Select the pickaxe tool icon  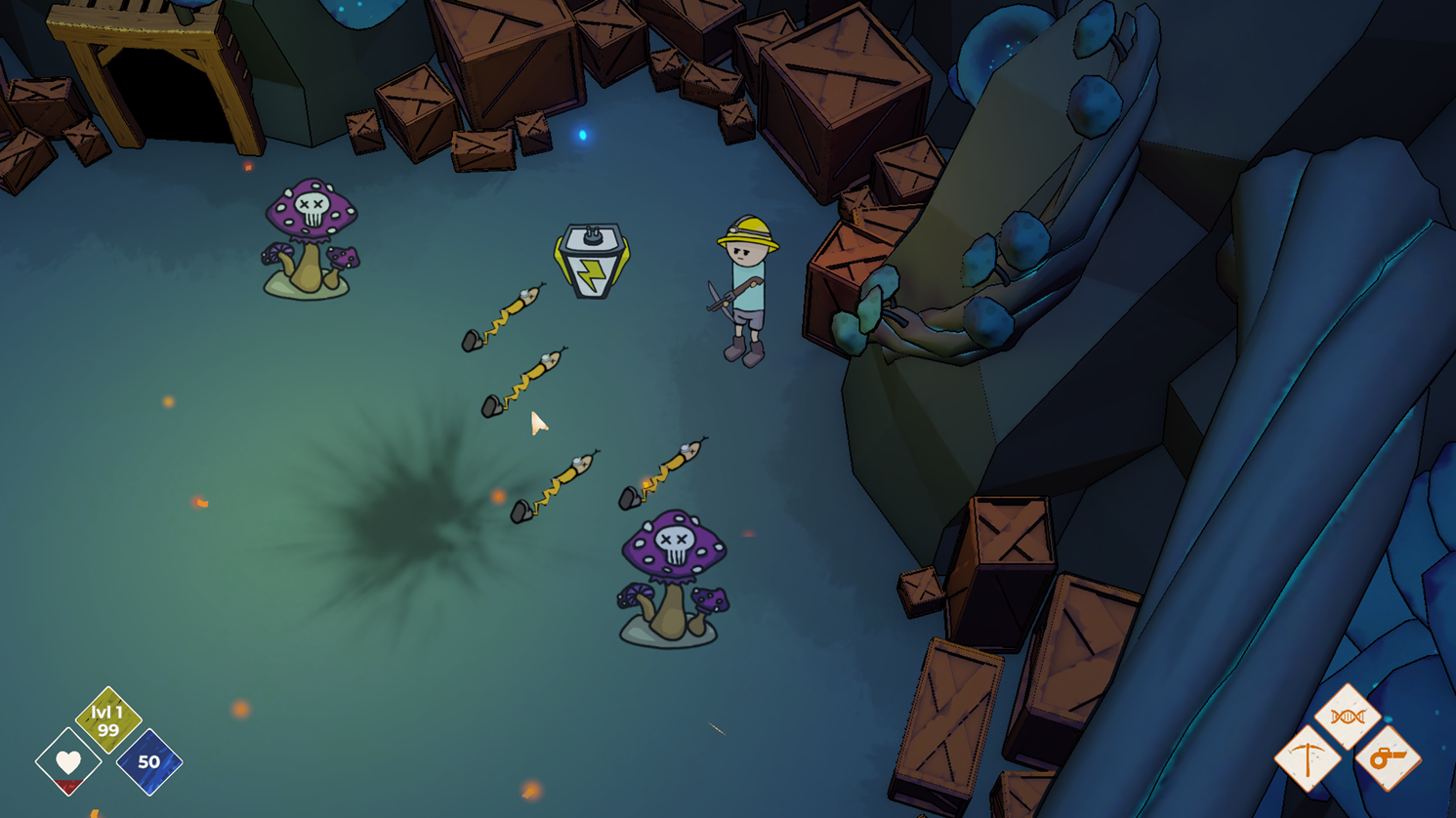point(1307,758)
